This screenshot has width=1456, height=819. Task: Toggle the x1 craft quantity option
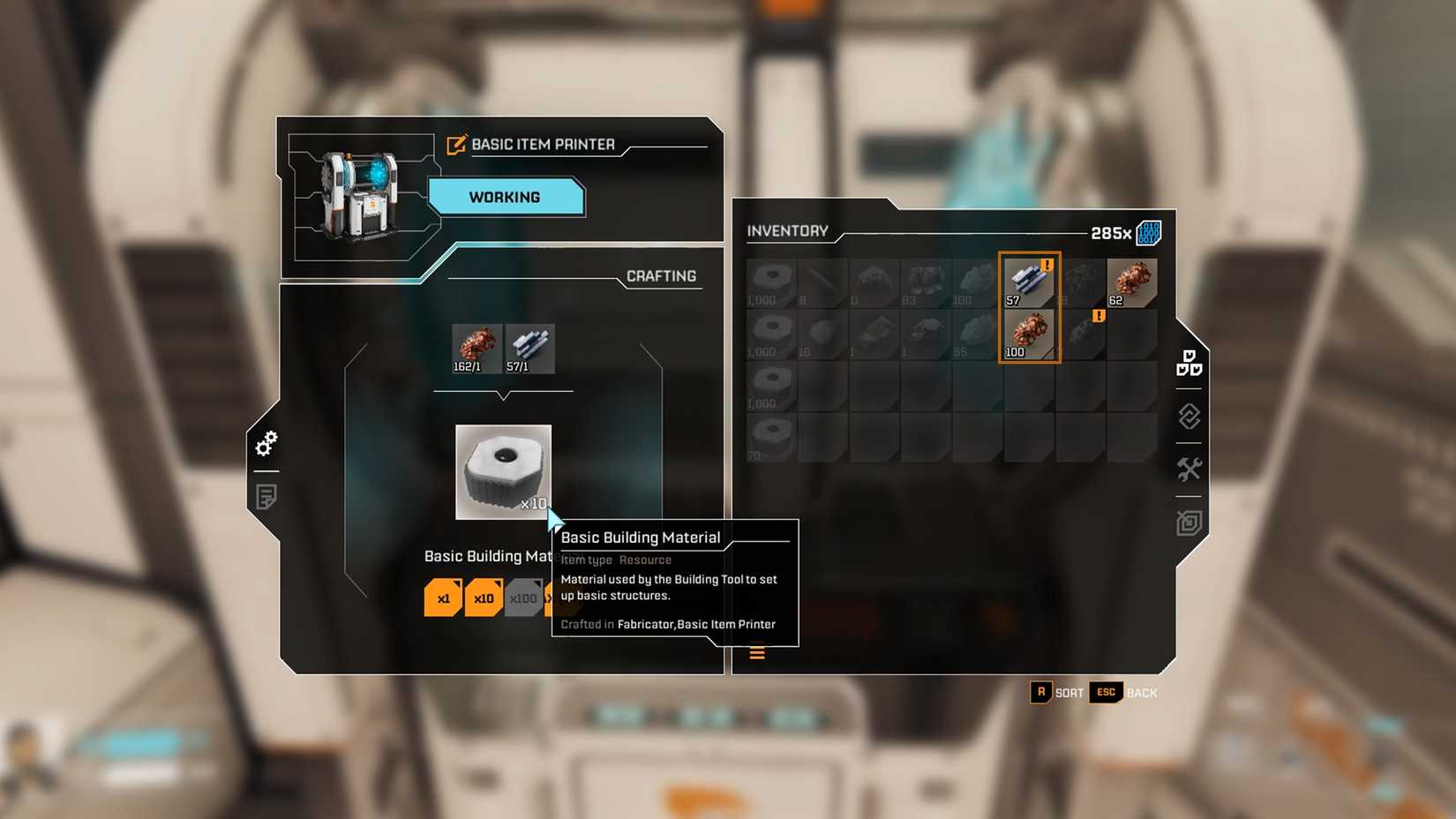click(444, 597)
